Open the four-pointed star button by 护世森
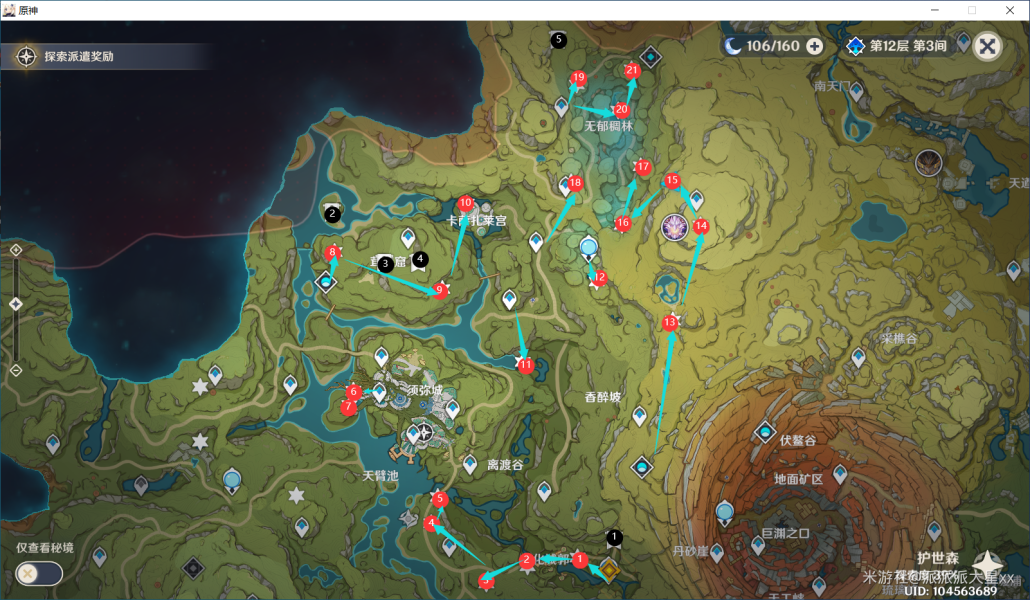This screenshot has width=1030, height=600. (x=986, y=564)
